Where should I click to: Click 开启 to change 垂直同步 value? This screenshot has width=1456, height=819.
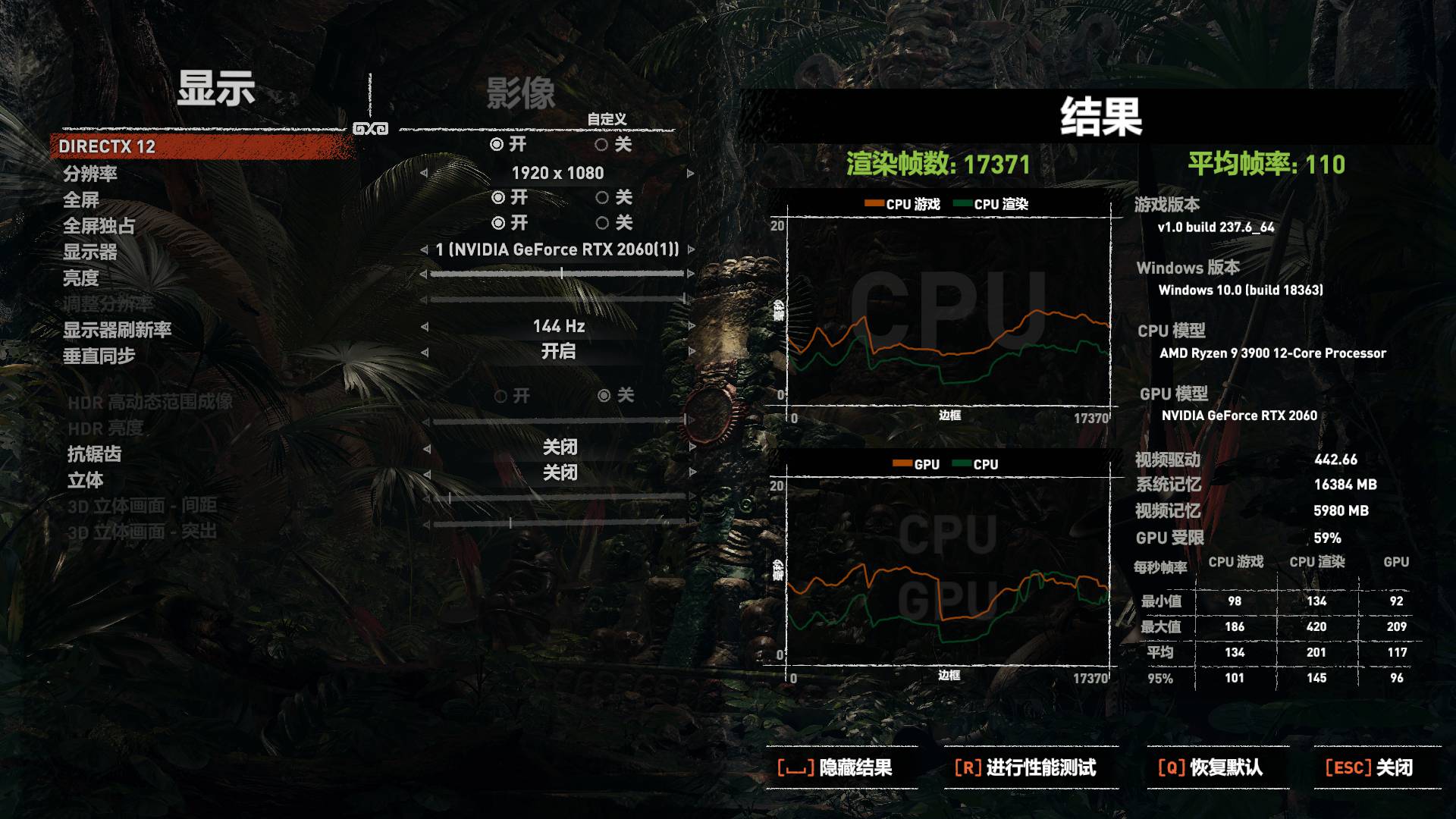point(559,352)
